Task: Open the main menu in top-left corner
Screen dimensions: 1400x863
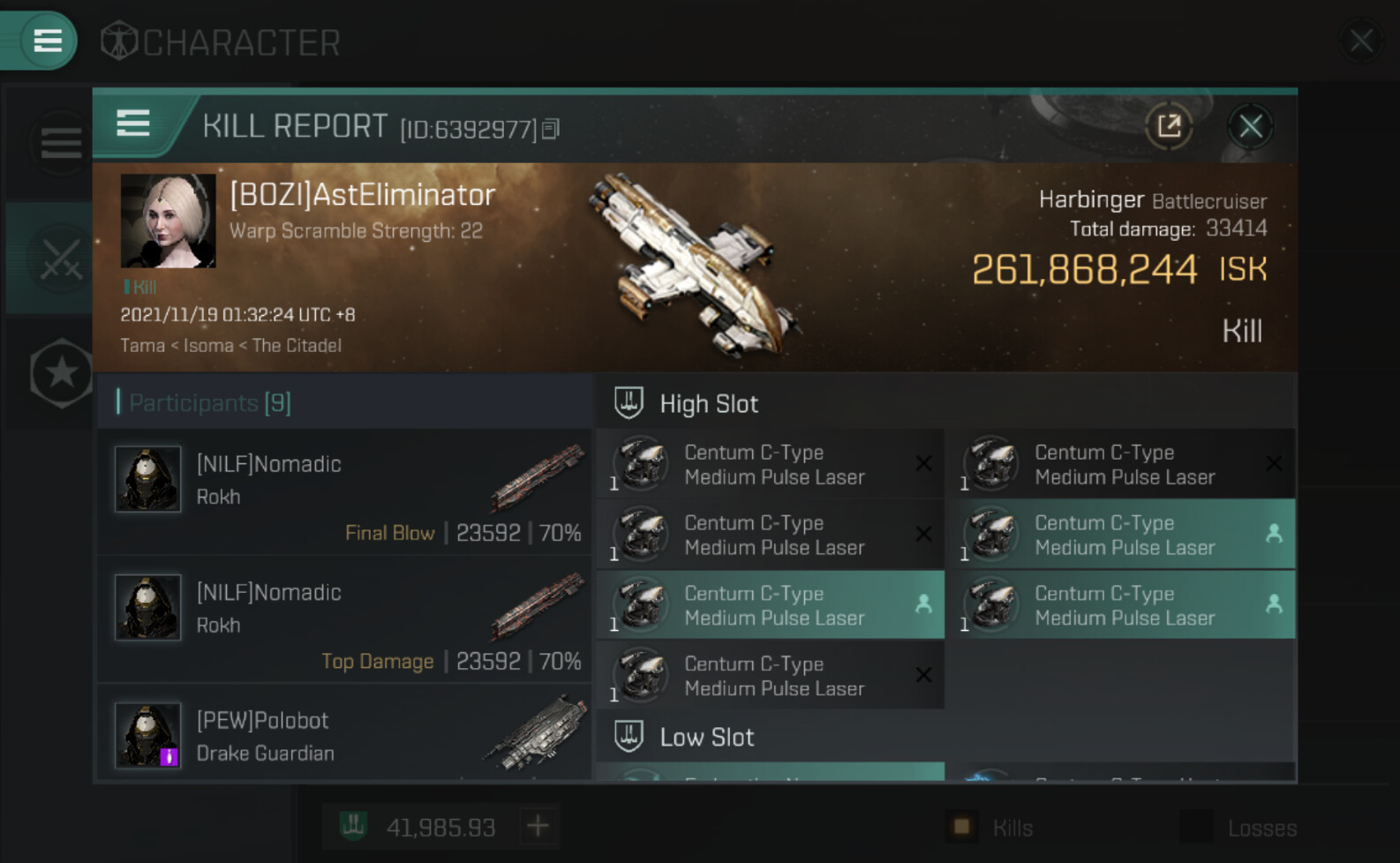Action: coord(46,40)
